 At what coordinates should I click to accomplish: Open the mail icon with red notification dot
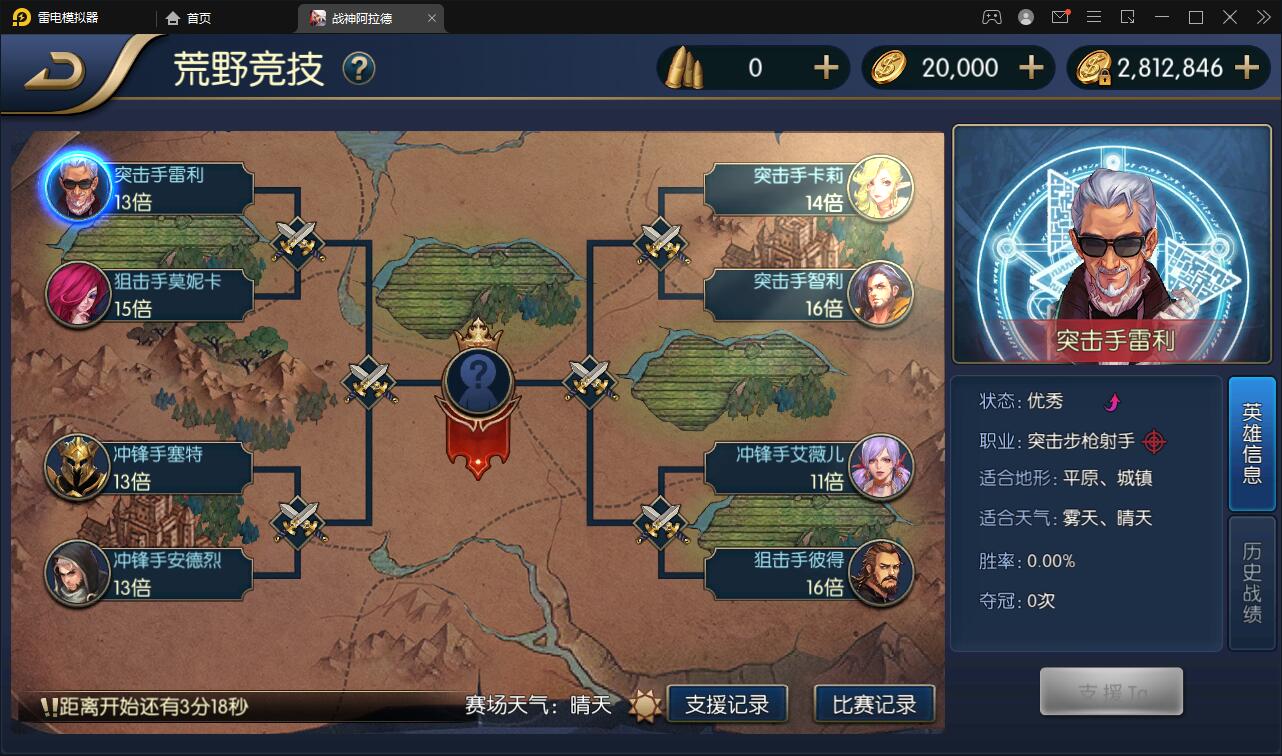pos(1061,16)
